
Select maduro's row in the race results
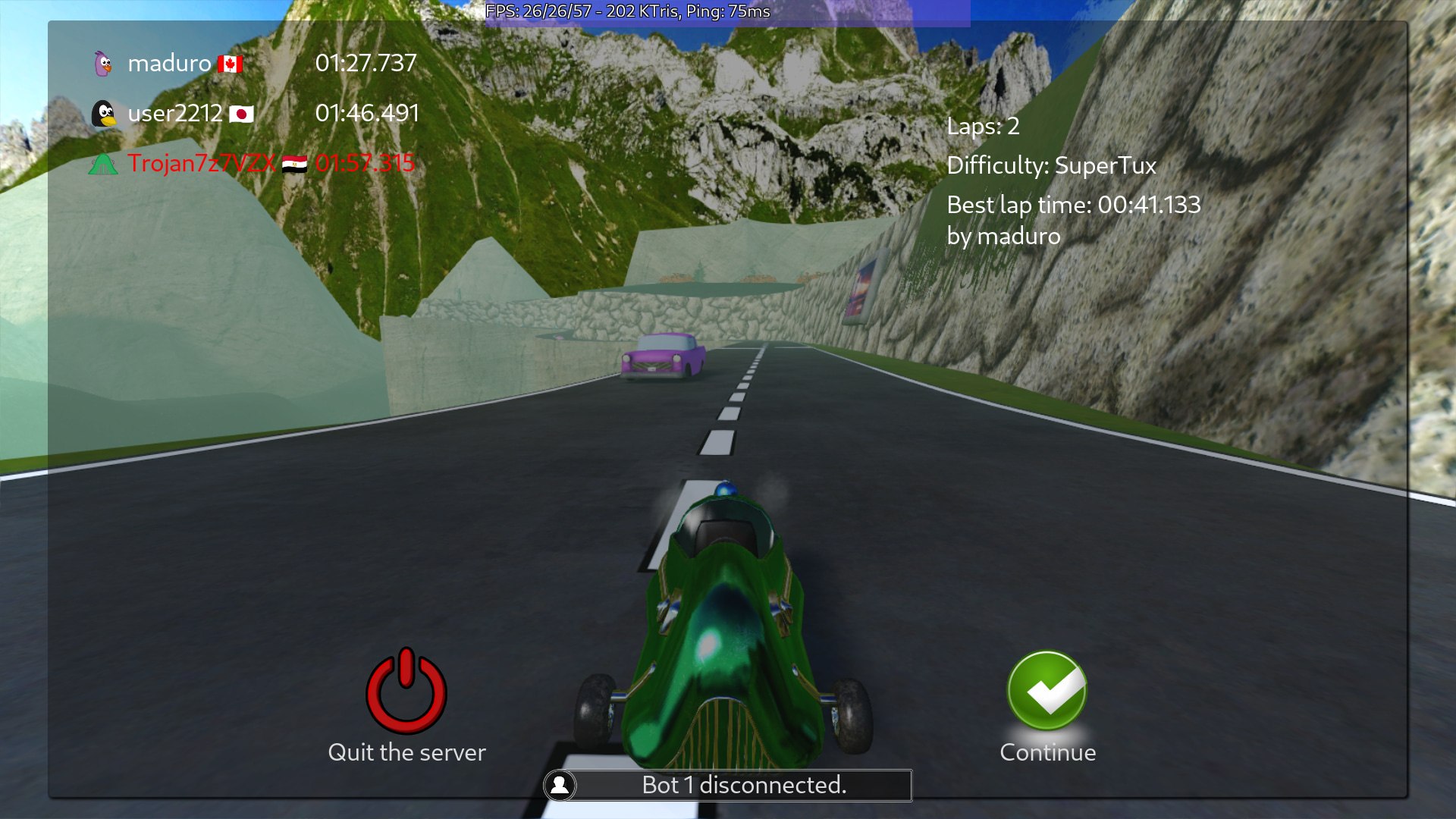pos(254,63)
